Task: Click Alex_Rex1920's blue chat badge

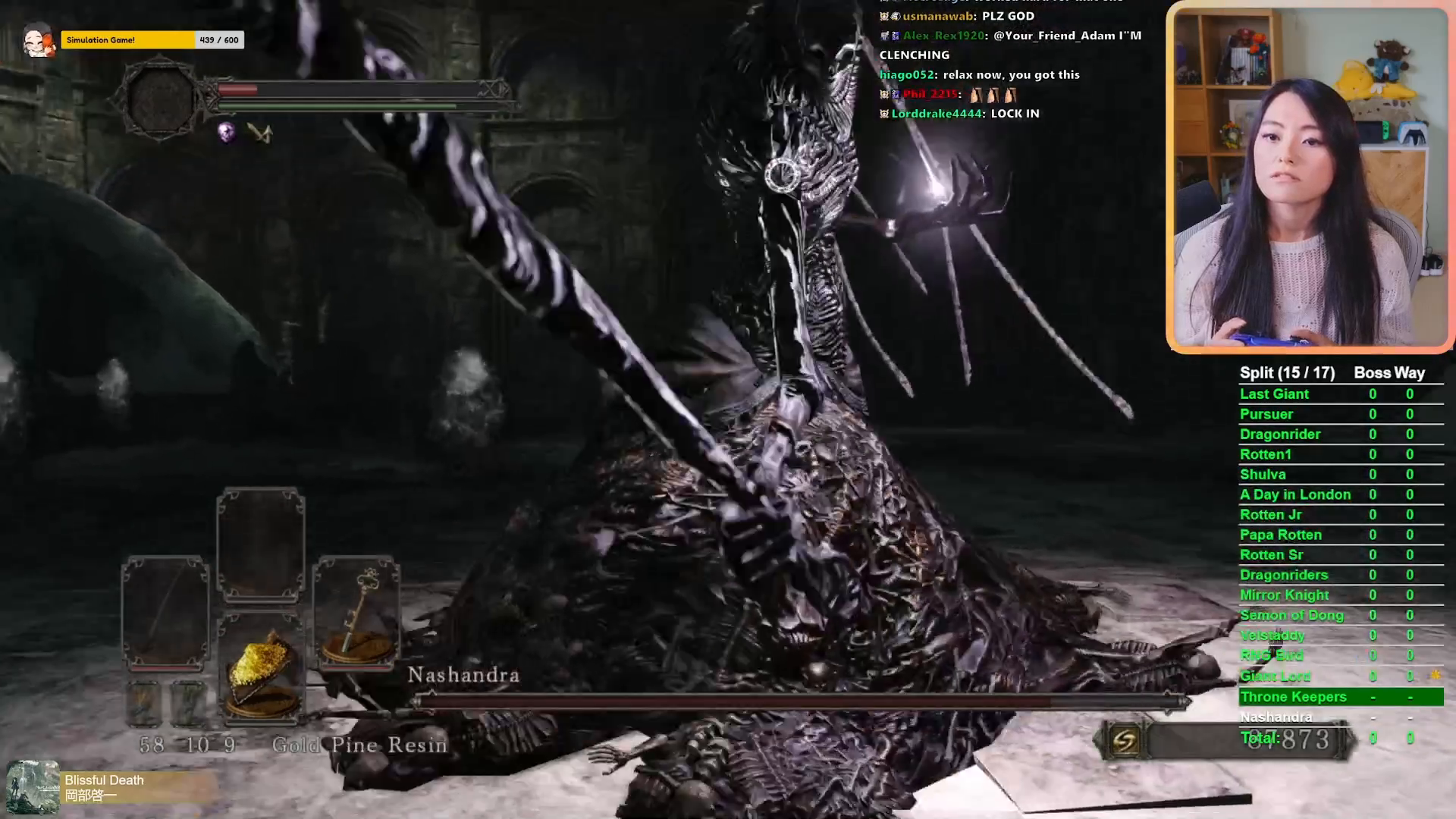Action: [x=896, y=36]
